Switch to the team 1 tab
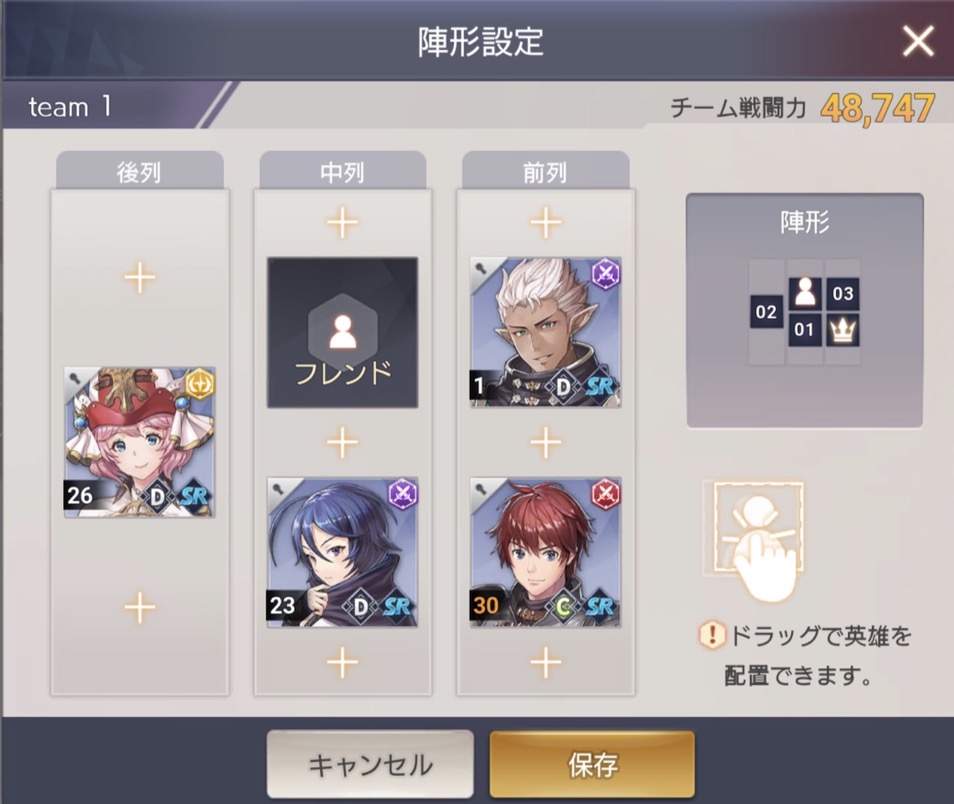This screenshot has width=954, height=804. pos(70,107)
